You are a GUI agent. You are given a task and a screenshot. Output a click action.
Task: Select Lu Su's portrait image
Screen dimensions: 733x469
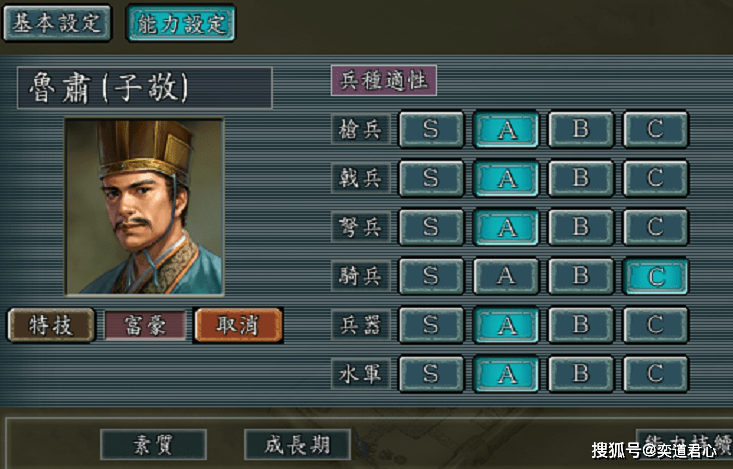point(144,207)
